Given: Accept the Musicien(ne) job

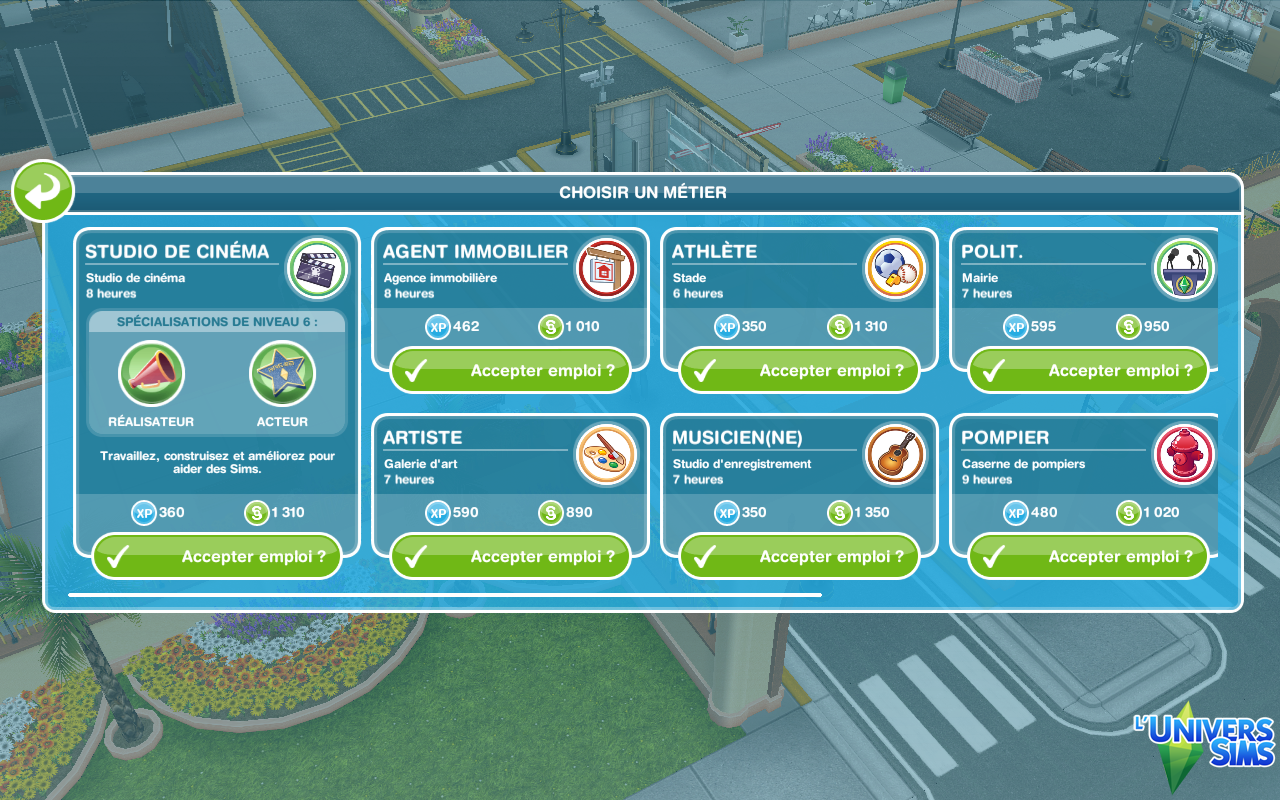Looking at the screenshot, I should coord(799,557).
